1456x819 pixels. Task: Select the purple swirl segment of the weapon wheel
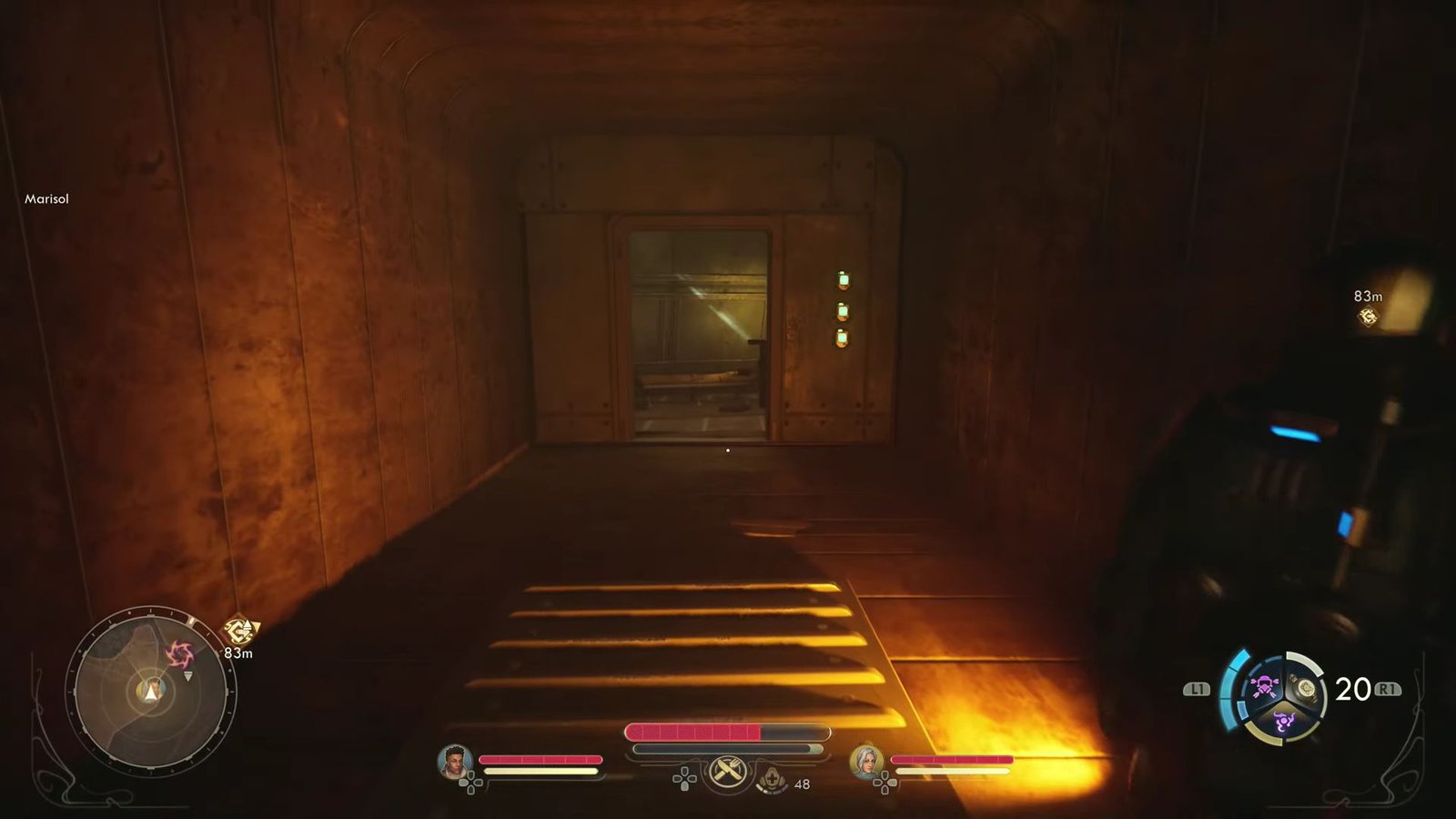tap(1285, 719)
